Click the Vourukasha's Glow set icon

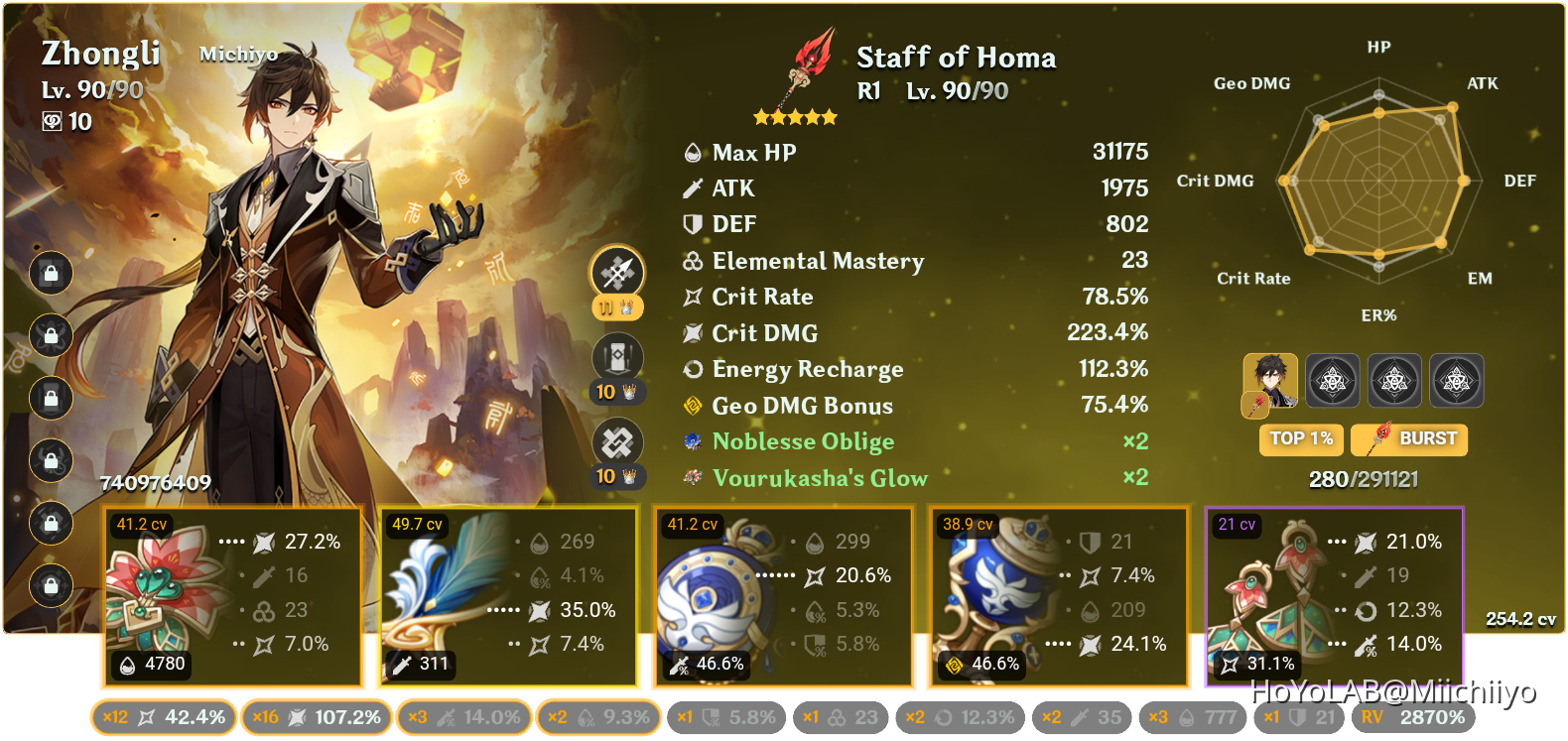point(692,478)
